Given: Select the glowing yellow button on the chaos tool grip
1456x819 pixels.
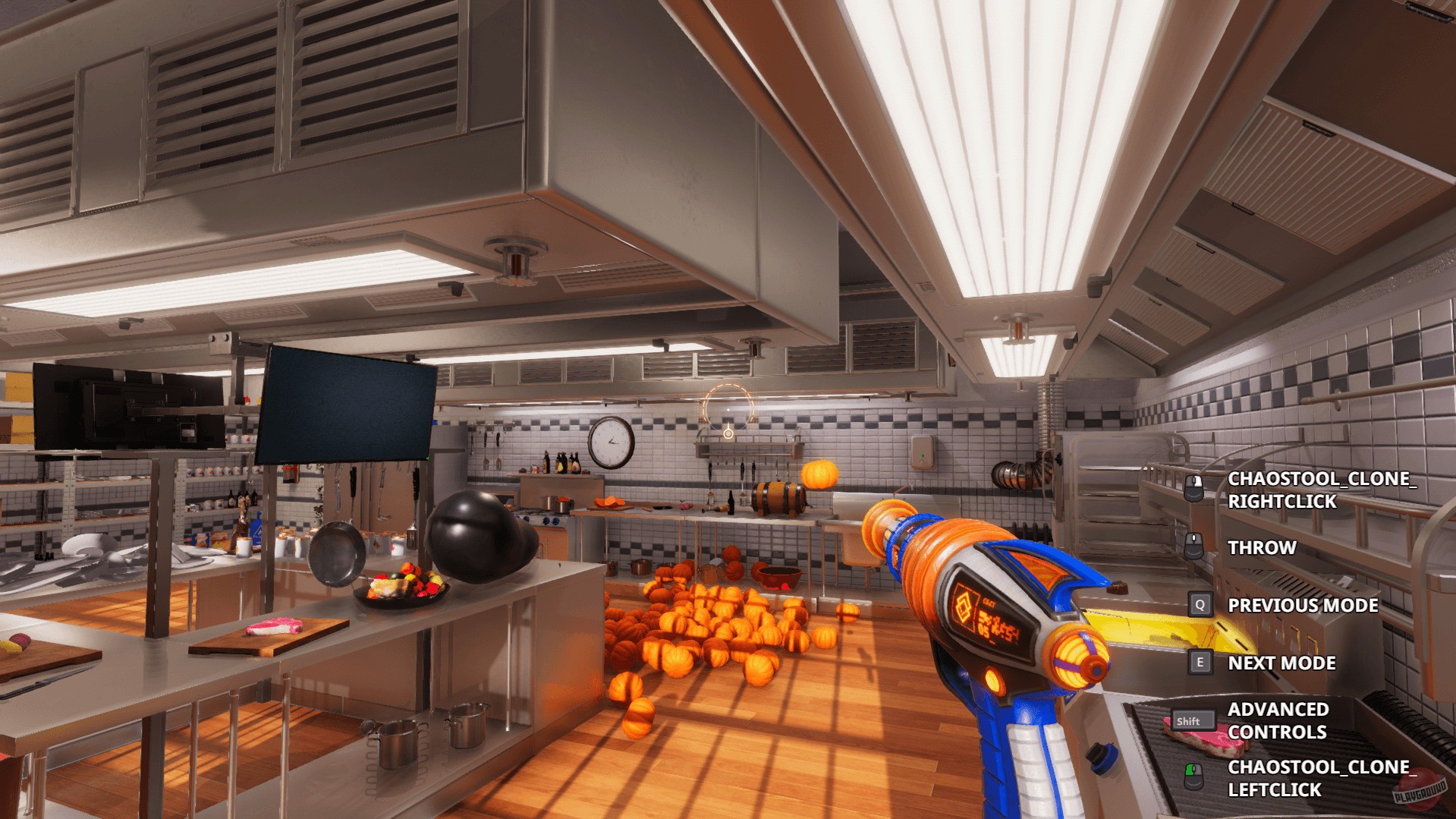Looking at the screenshot, I should point(993,680).
